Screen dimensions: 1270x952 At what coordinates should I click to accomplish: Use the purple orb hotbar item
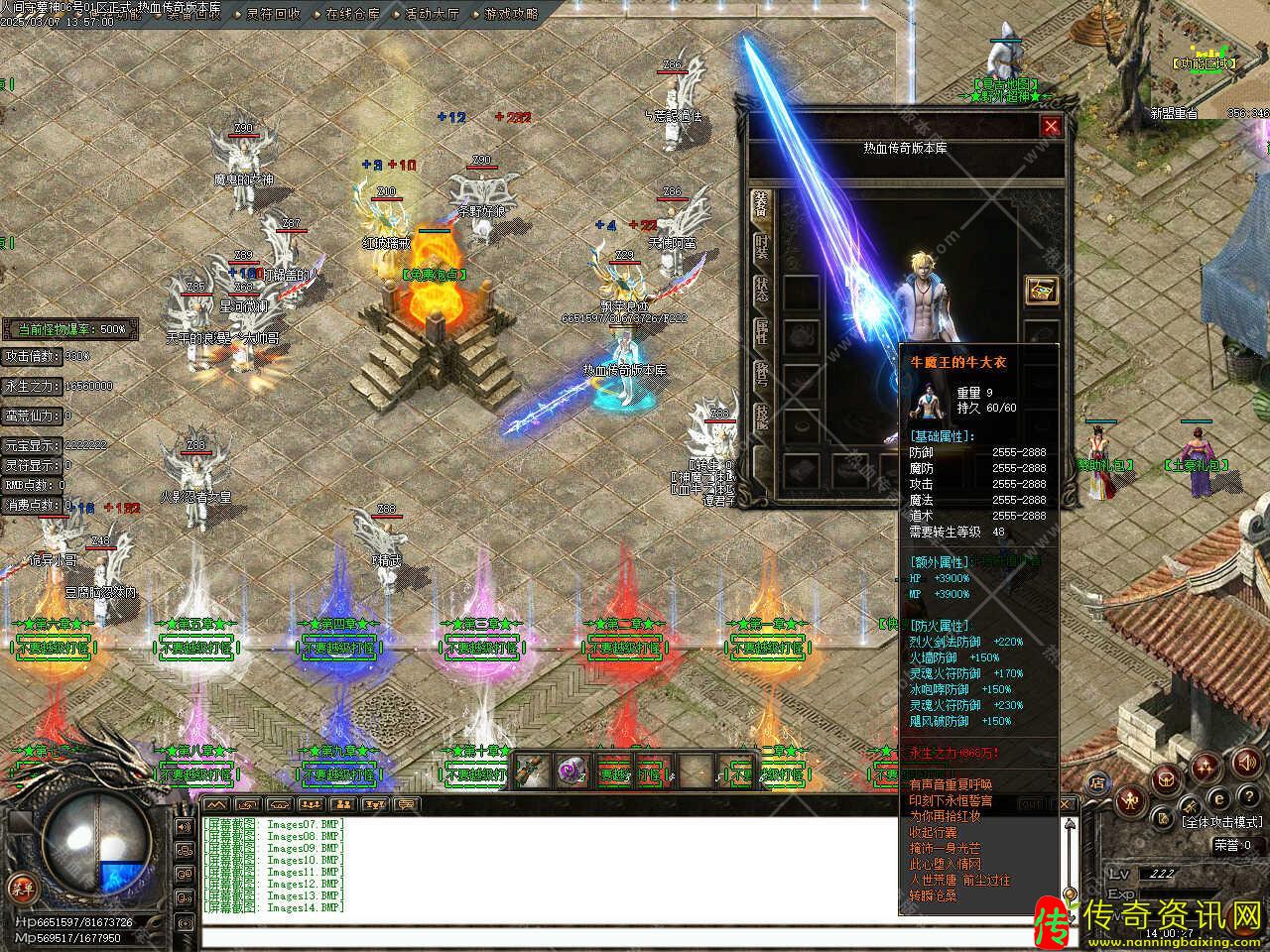click(x=571, y=771)
